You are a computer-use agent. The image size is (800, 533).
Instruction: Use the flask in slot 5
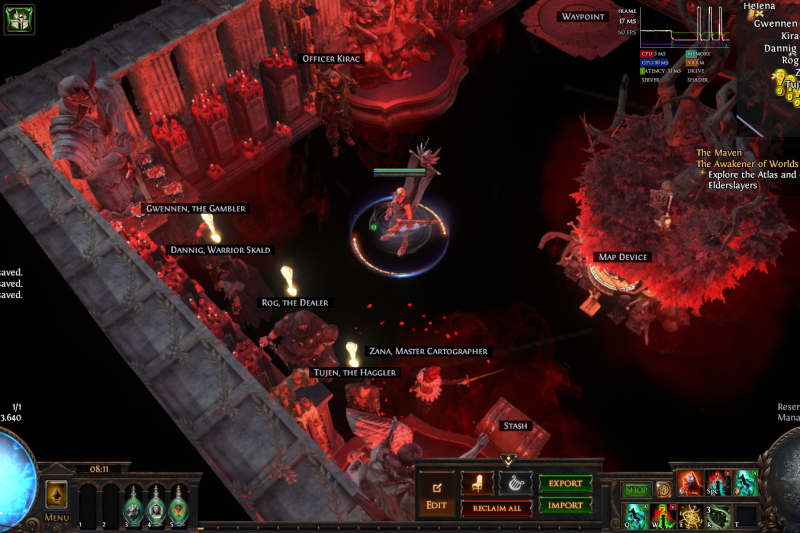tap(178, 505)
